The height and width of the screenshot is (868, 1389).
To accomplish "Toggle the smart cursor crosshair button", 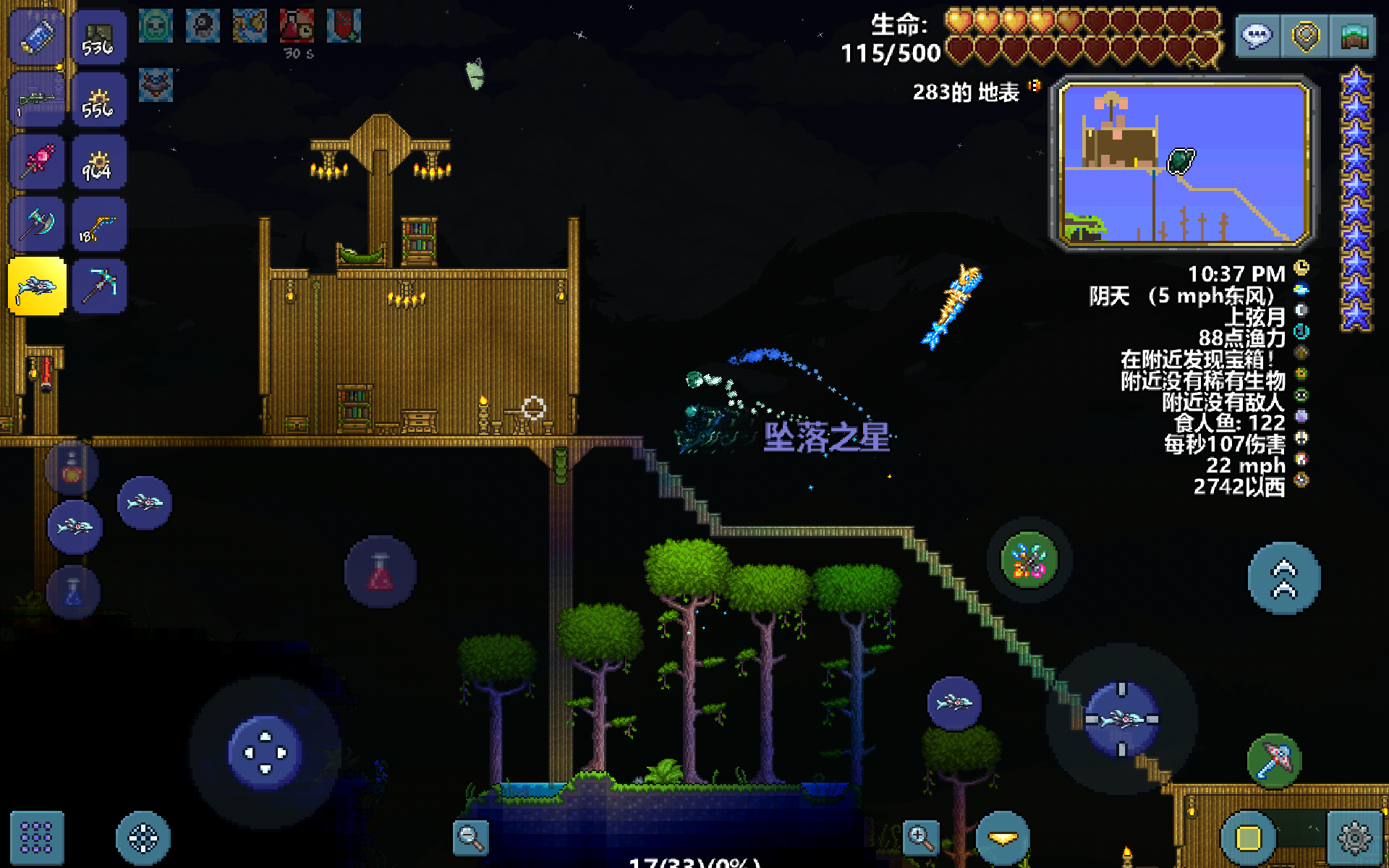I will (143, 838).
